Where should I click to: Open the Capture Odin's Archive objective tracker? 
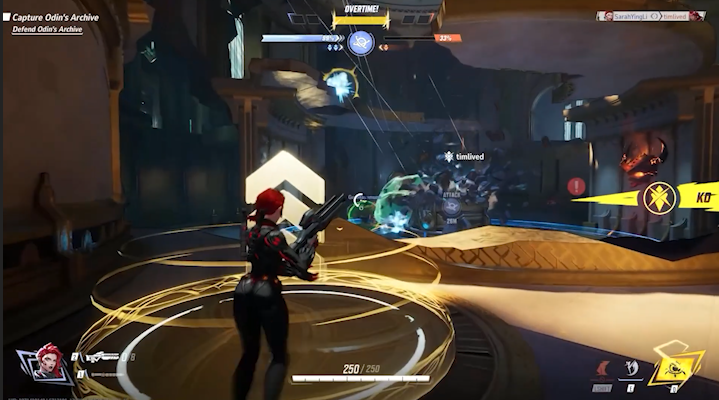tap(54, 17)
